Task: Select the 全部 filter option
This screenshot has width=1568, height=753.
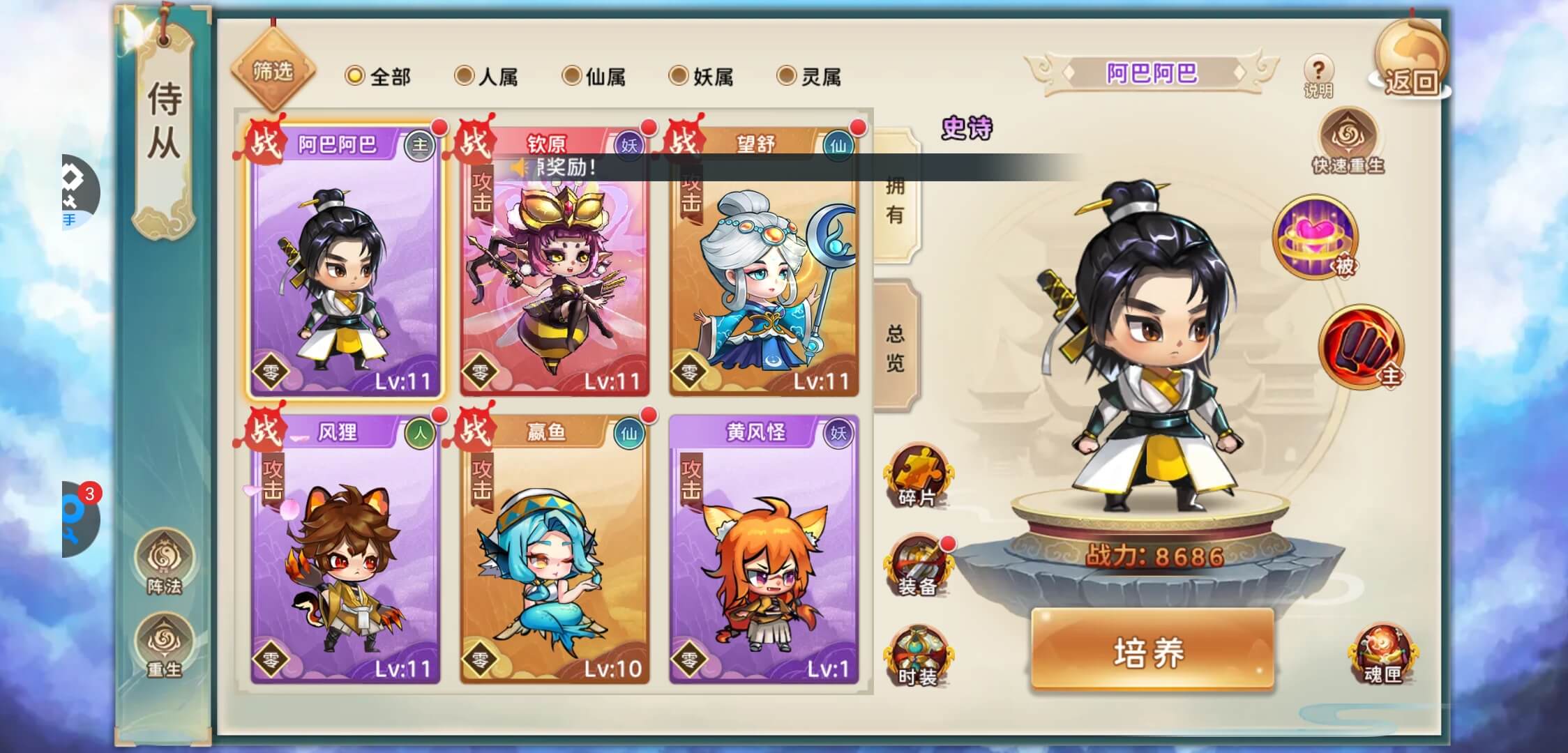Action: click(378, 76)
